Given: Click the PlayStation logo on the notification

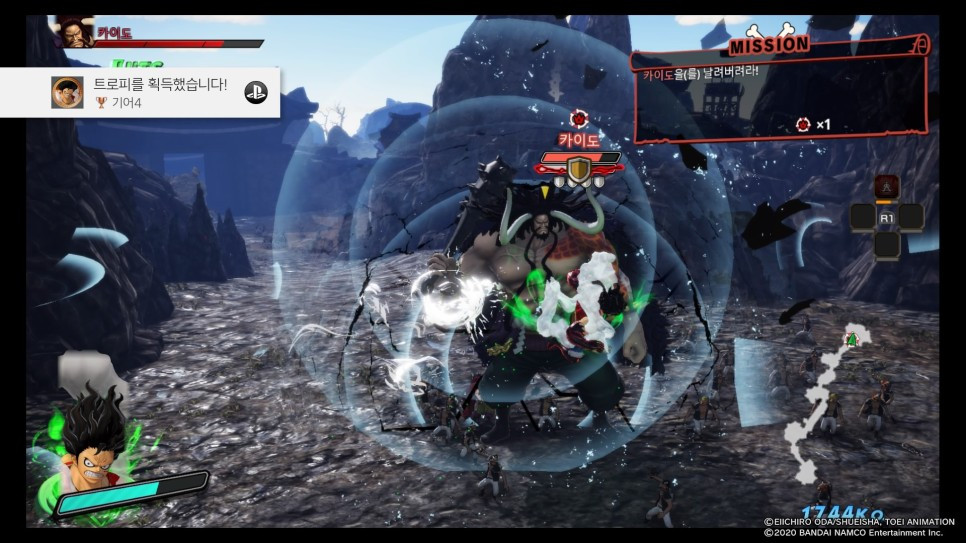Looking at the screenshot, I should click(256, 93).
